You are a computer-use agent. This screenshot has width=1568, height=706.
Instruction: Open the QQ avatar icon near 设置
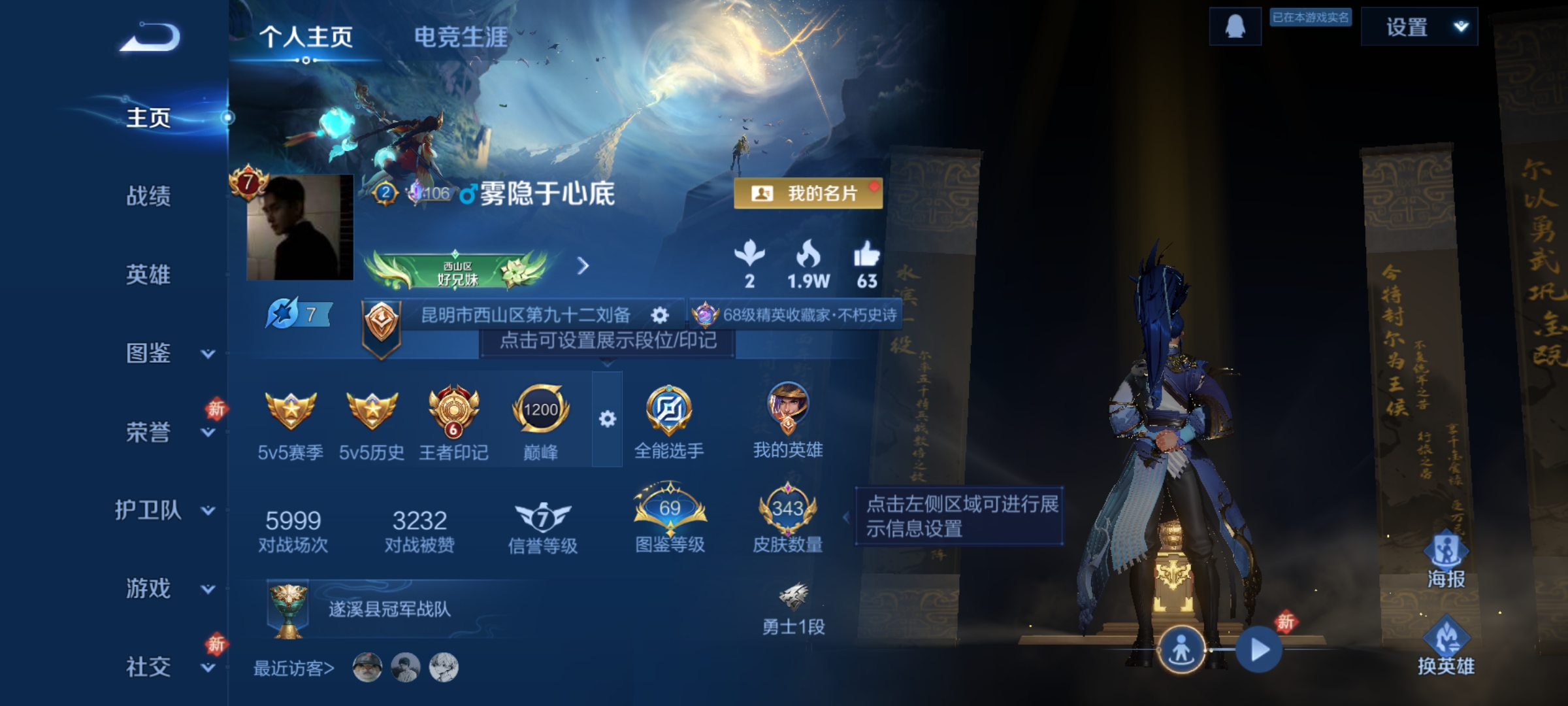(1235, 26)
